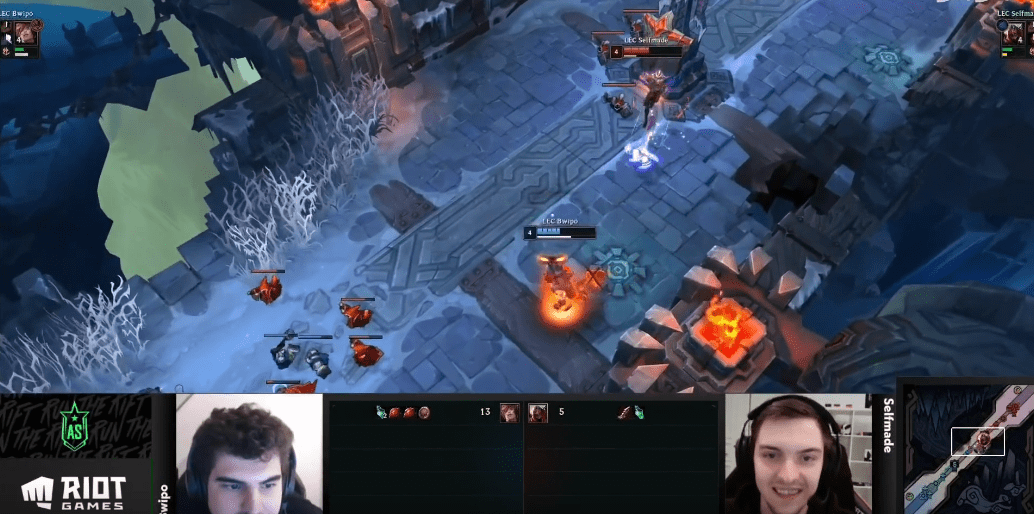This screenshot has height=514, width=1034.
Task: Select the green potion in right player's items
Action: (638, 412)
